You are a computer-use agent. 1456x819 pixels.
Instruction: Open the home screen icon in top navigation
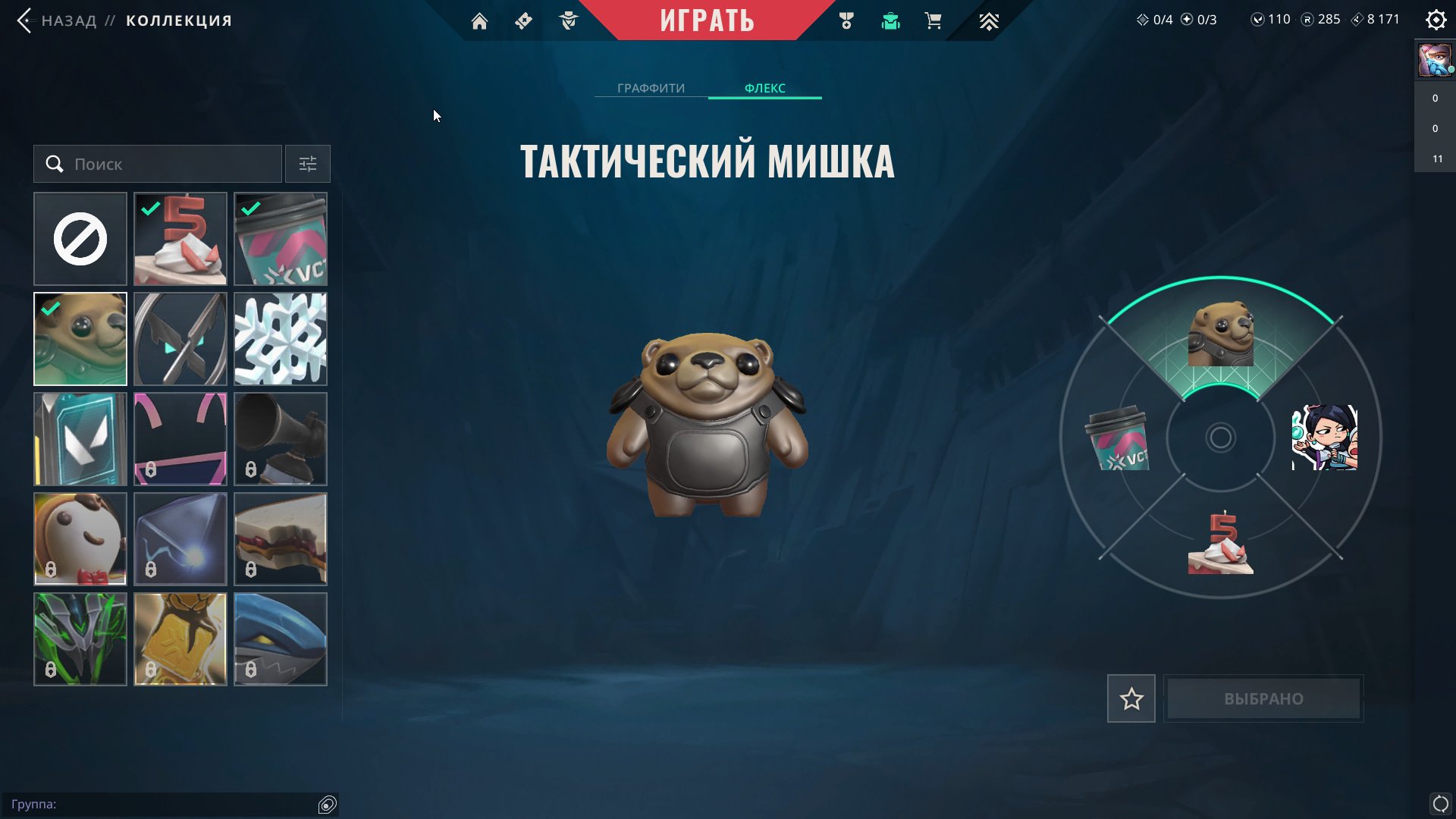480,20
